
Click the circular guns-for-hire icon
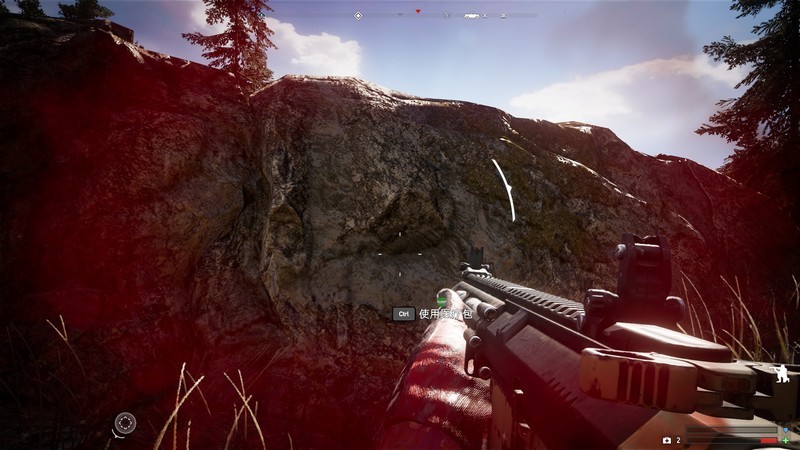pos(124,423)
